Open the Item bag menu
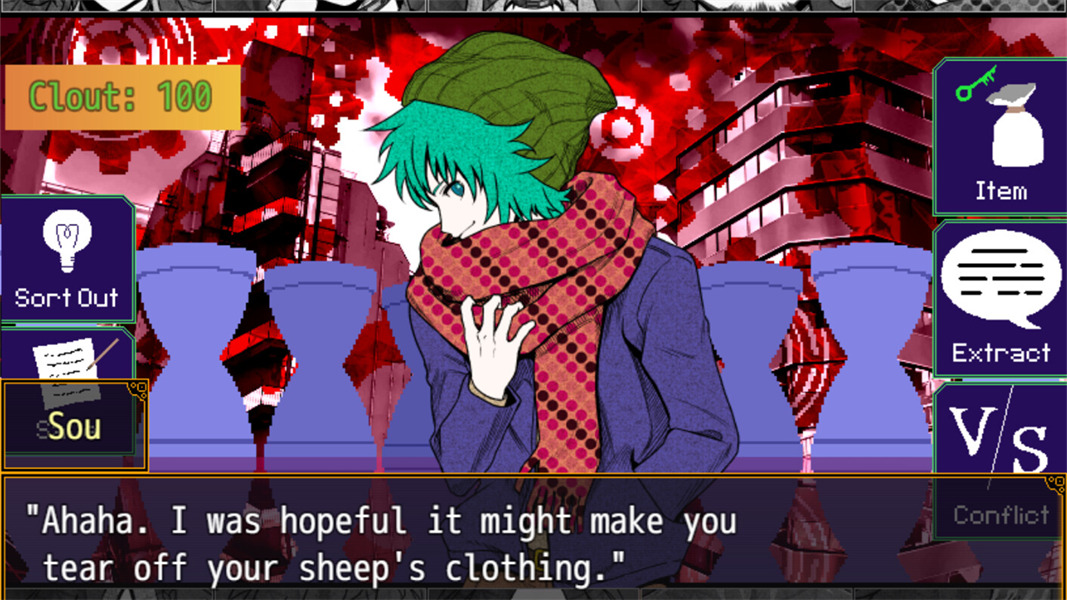This screenshot has height=600, width=1067. tap(1000, 138)
